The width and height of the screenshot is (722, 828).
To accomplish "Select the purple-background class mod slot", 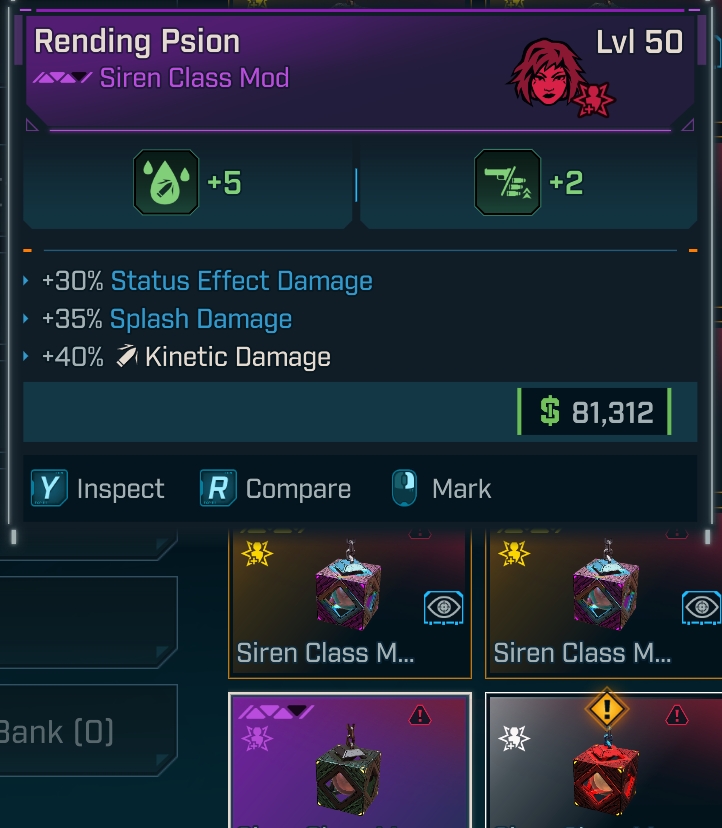I will (350, 762).
